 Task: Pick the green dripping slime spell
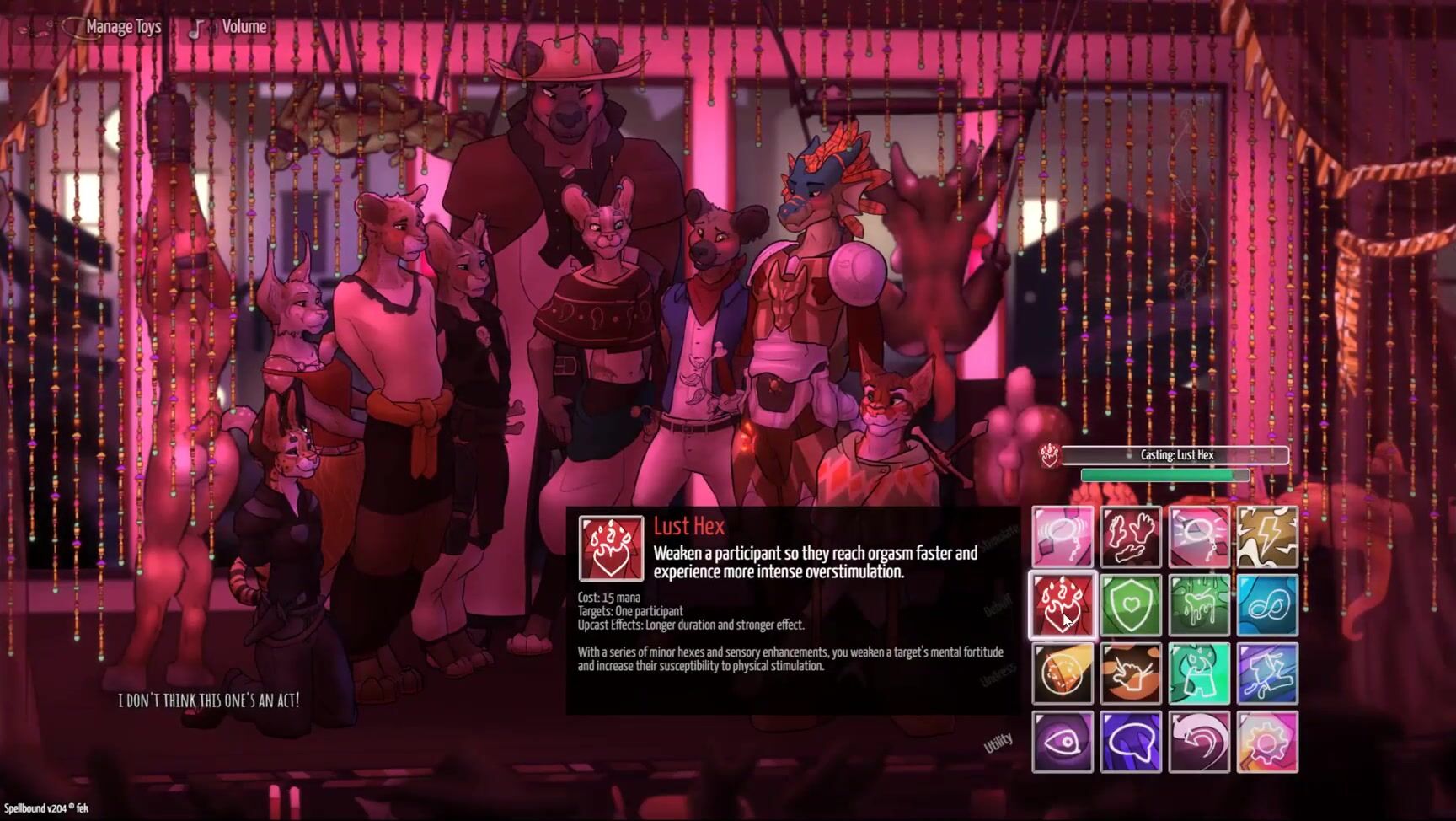(1199, 604)
